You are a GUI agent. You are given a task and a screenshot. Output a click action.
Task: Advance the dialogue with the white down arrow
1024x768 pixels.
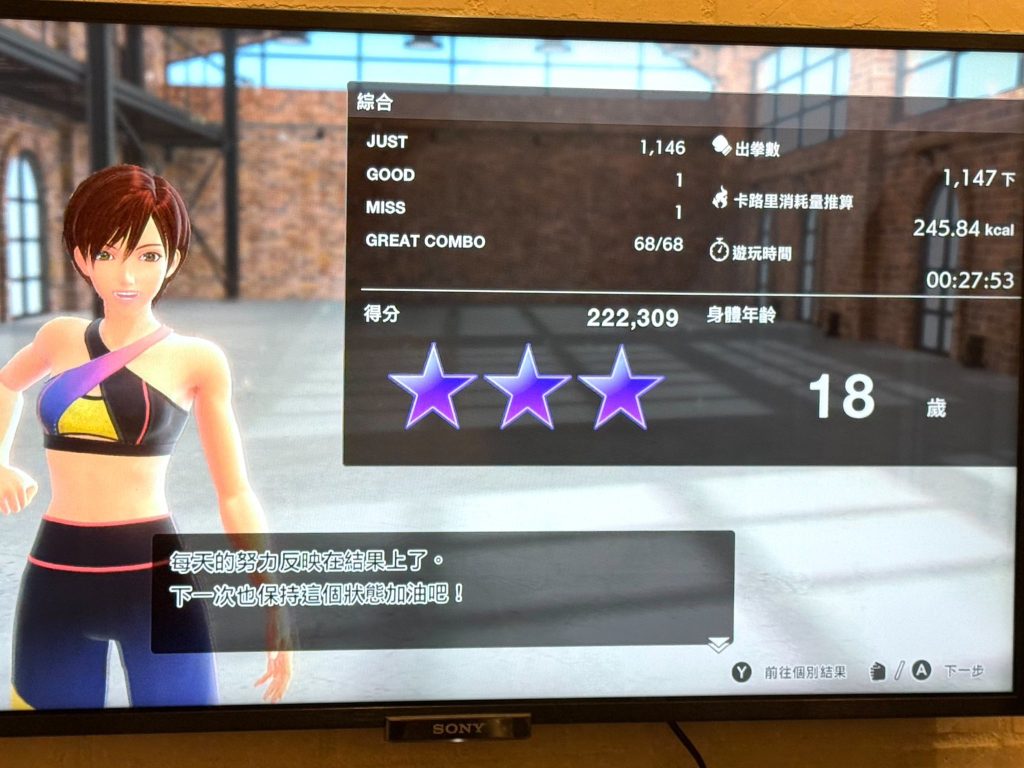pos(718,645)
